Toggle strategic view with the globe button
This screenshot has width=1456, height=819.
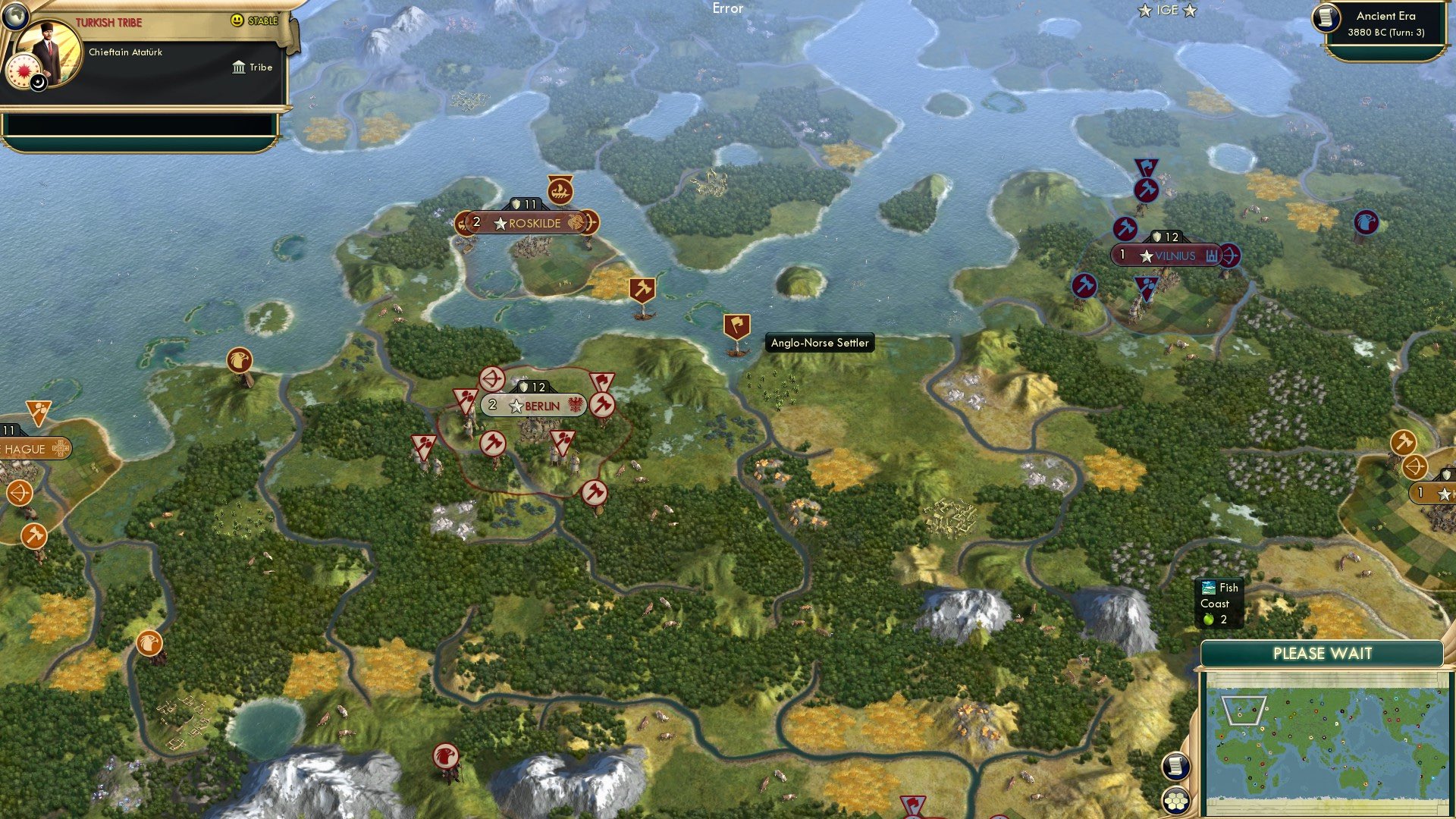tap(15, 17)
